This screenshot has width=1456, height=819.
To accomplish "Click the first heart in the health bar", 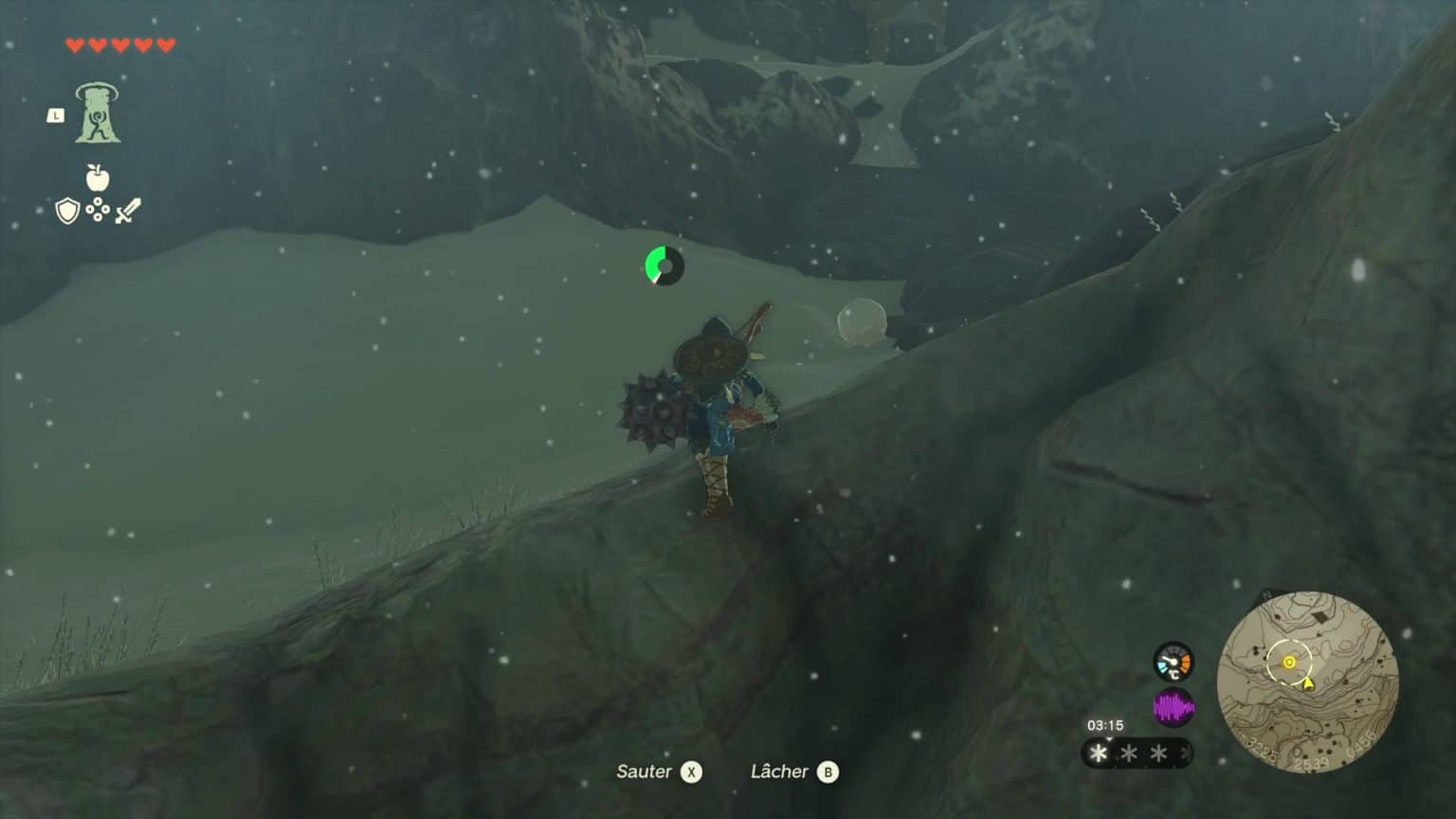I will (x=75, y=42).
